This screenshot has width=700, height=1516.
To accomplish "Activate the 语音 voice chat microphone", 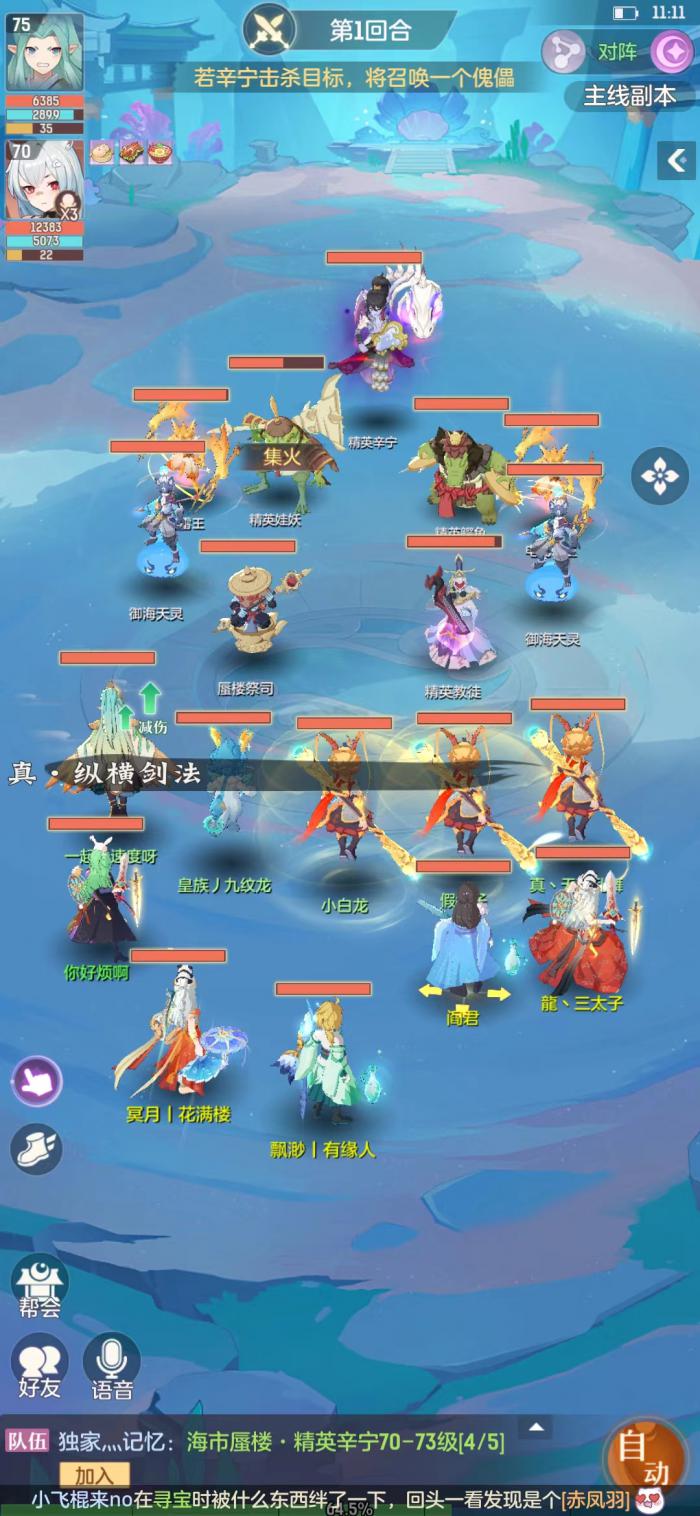I will point(111,1366).
